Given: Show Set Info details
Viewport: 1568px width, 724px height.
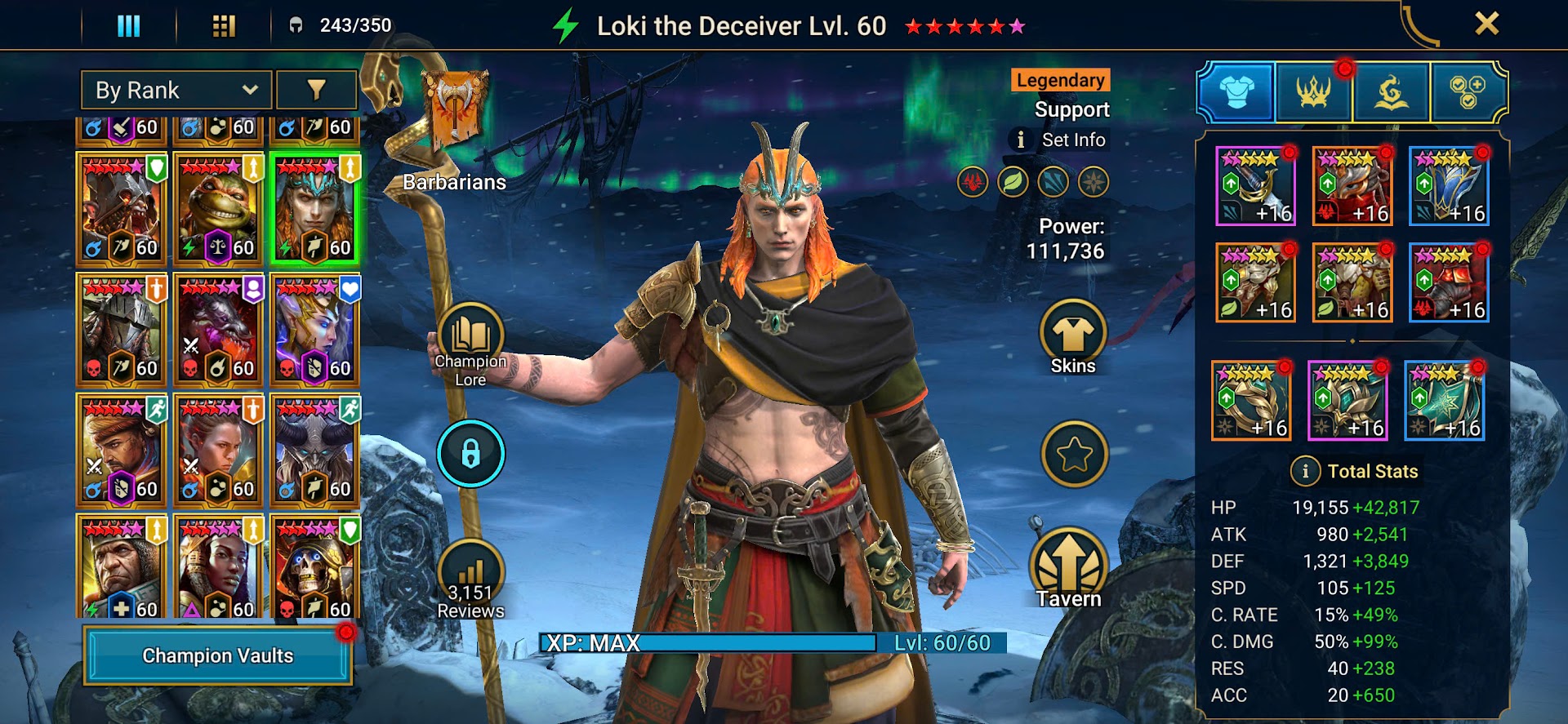Looking at the screenshot, I should click(x=1060, y=140).
